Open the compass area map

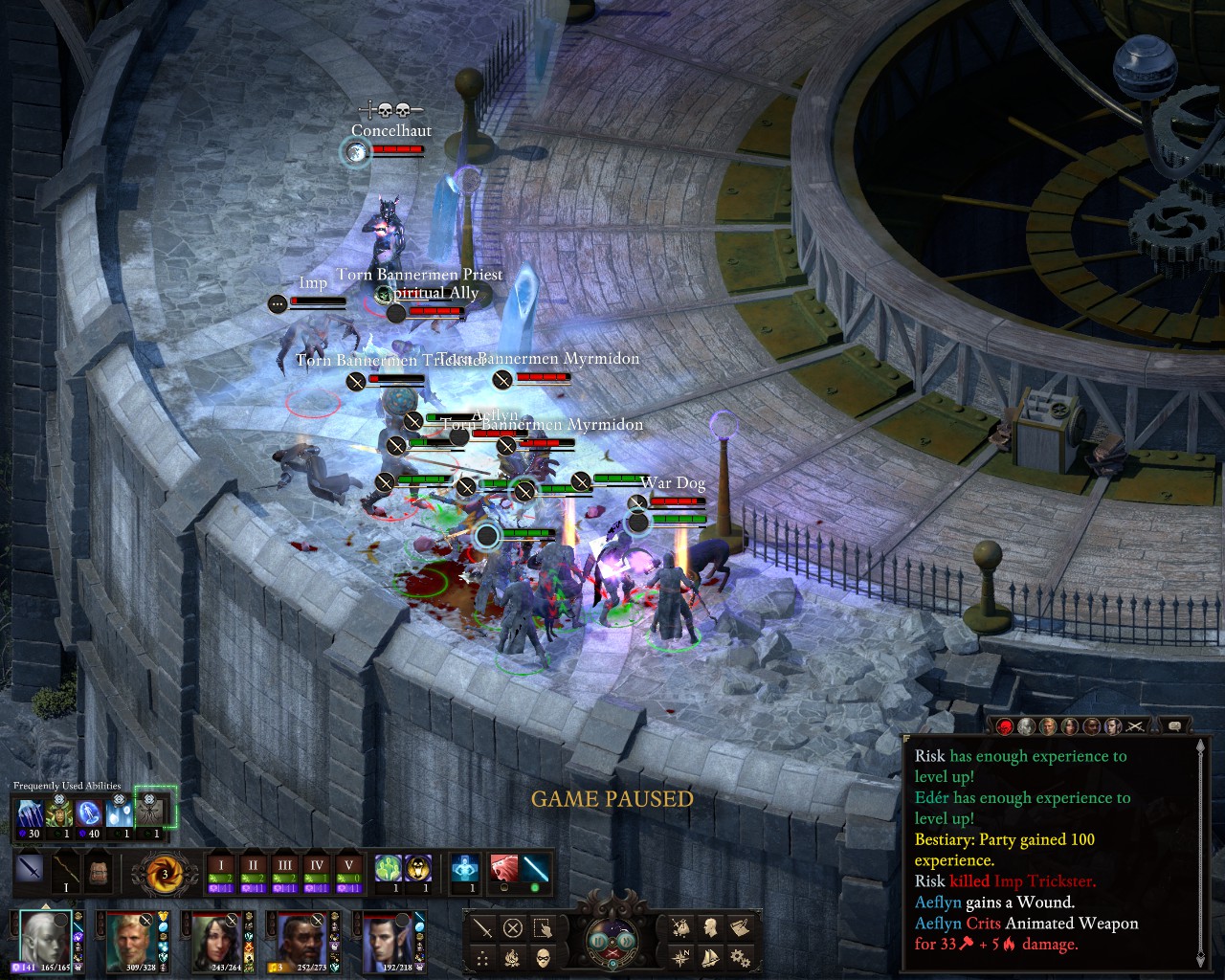click(680, 957)
